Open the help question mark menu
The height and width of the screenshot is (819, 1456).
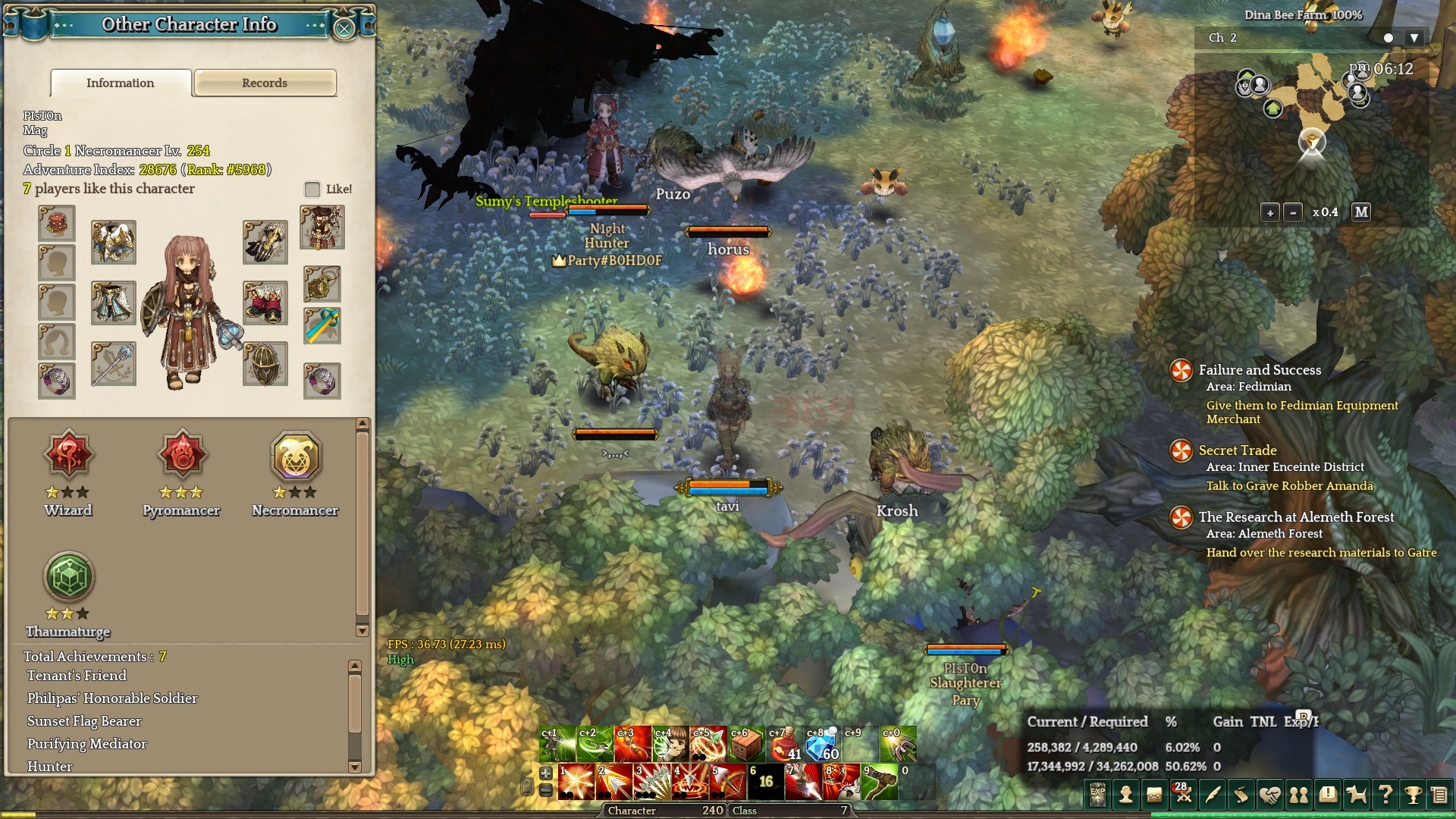click(1385, 795)
